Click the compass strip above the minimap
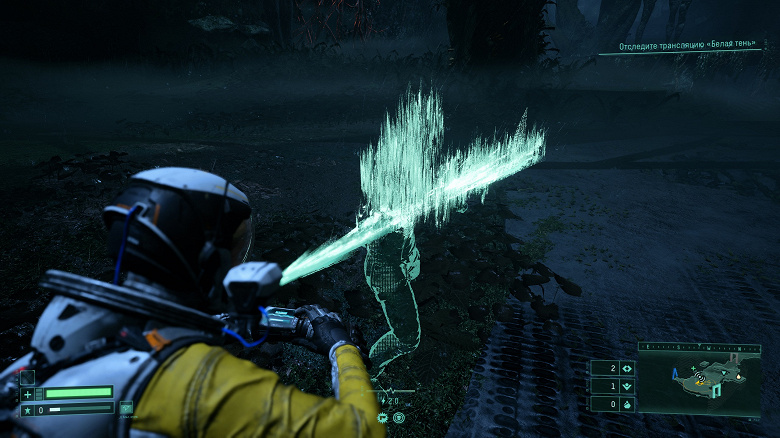 click(x=699, y=348)
